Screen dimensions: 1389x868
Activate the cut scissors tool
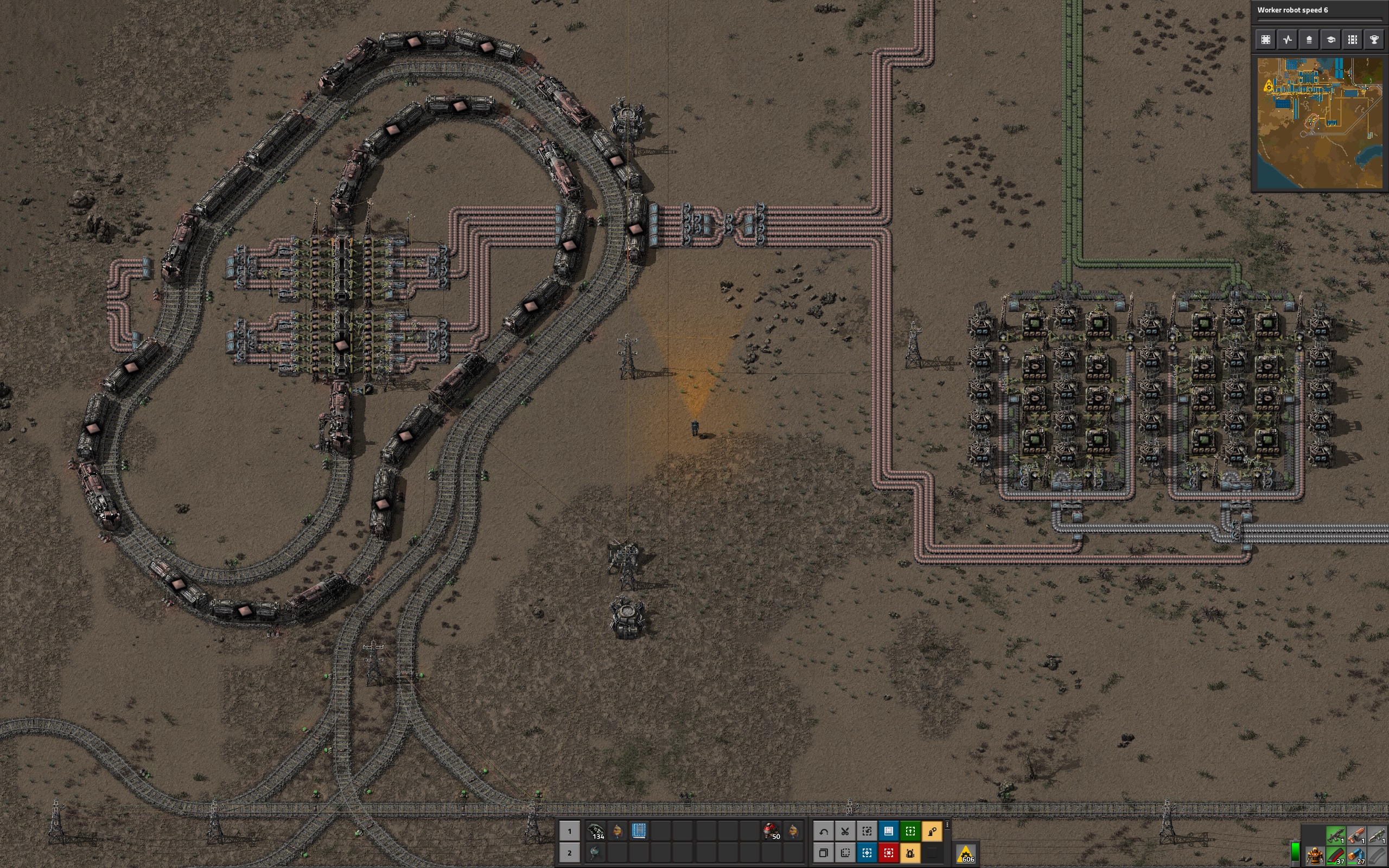click(x=845, y=831)
